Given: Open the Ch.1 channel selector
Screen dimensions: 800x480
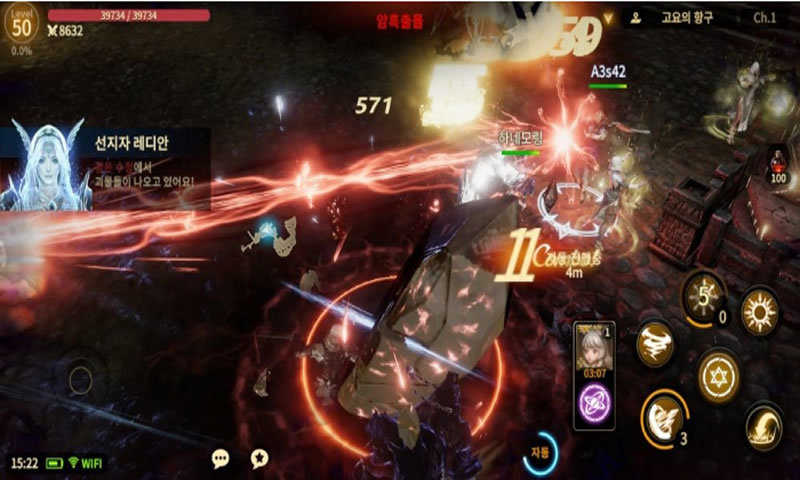Looking at the screenshot, I should tap(765, 18).
